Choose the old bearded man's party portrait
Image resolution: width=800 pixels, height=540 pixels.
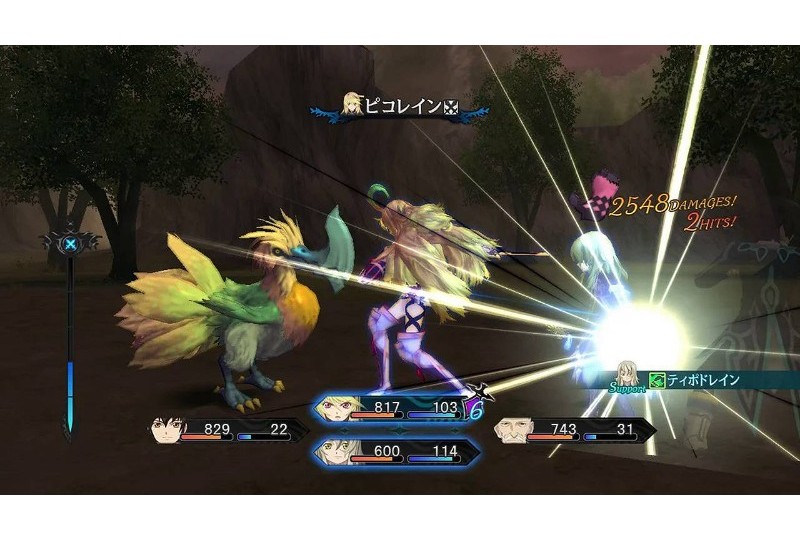click(511, 430)
